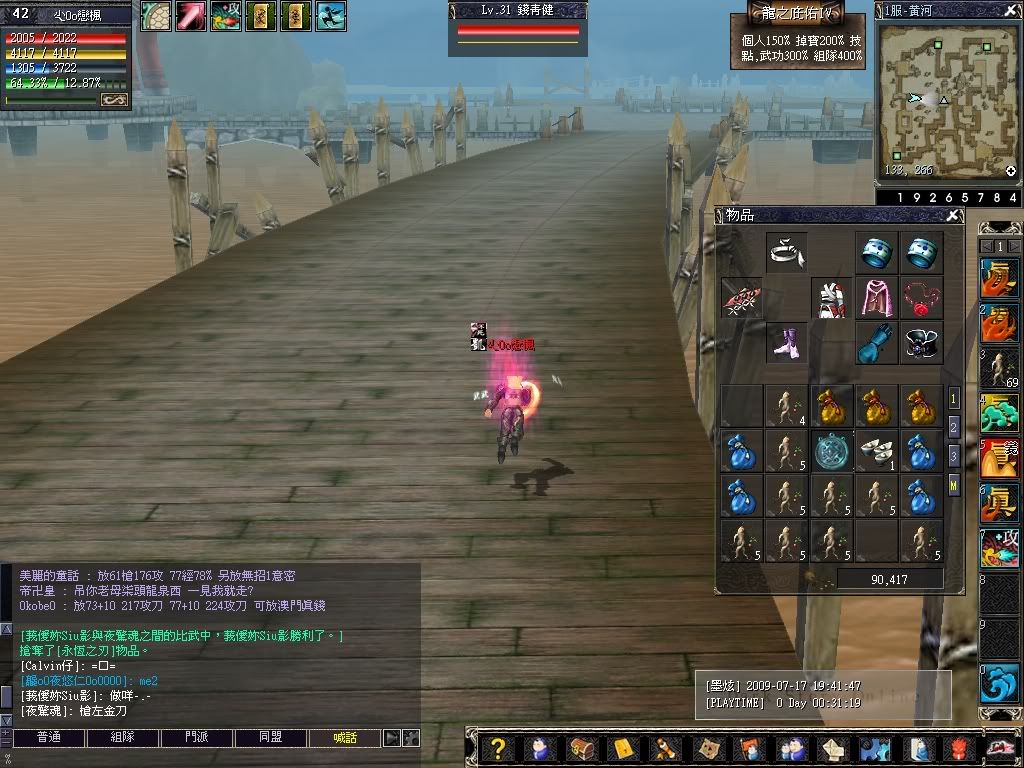Select the red bead necklace slot

tap(920, 298)
